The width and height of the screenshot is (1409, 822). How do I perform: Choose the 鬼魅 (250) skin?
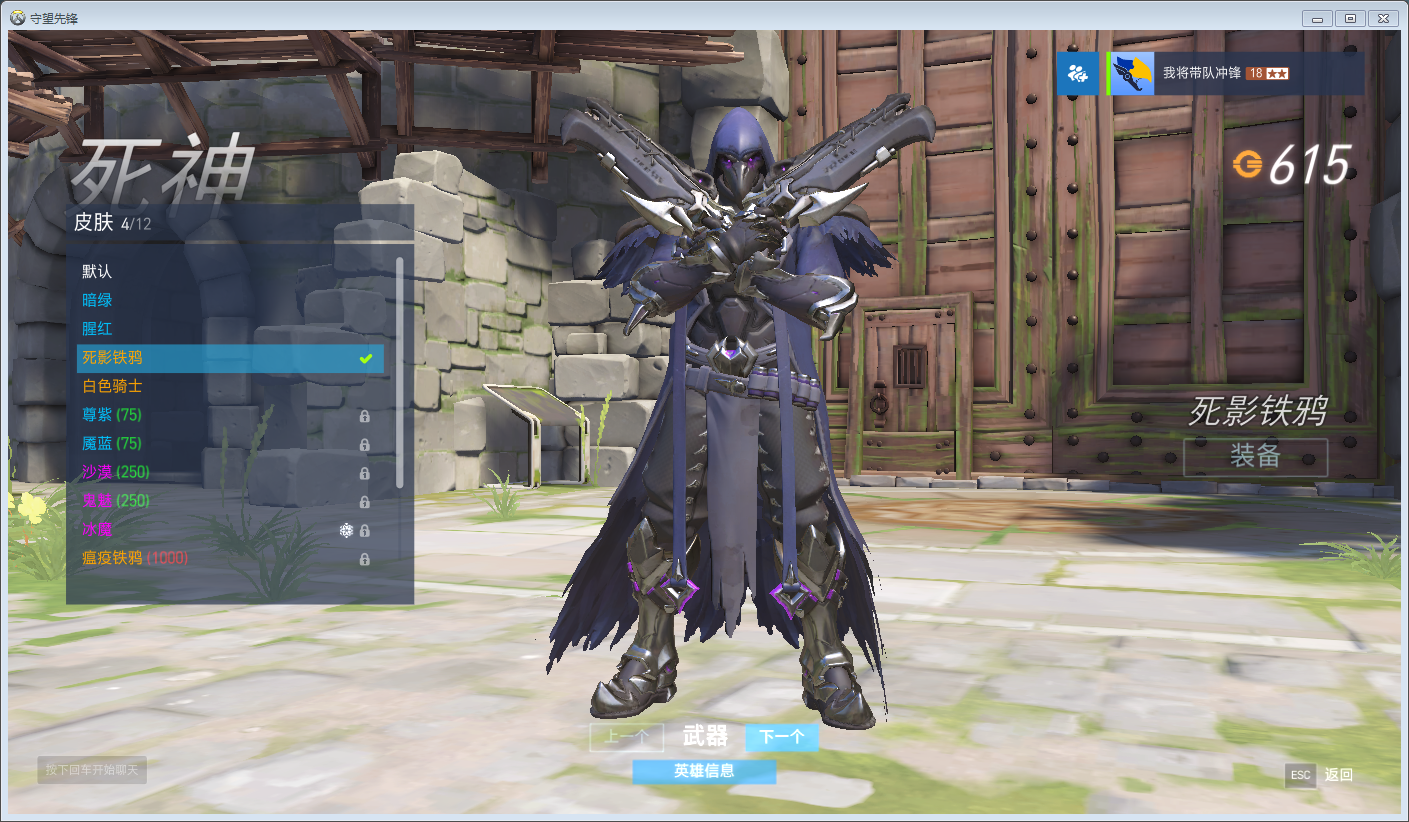115,500
